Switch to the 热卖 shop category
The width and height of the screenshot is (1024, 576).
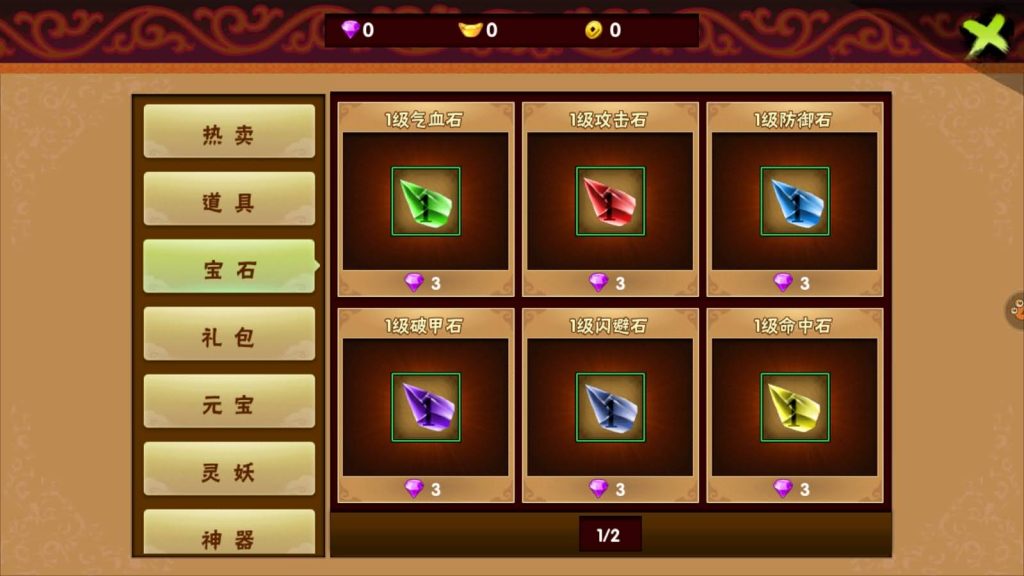coord(229,132)
